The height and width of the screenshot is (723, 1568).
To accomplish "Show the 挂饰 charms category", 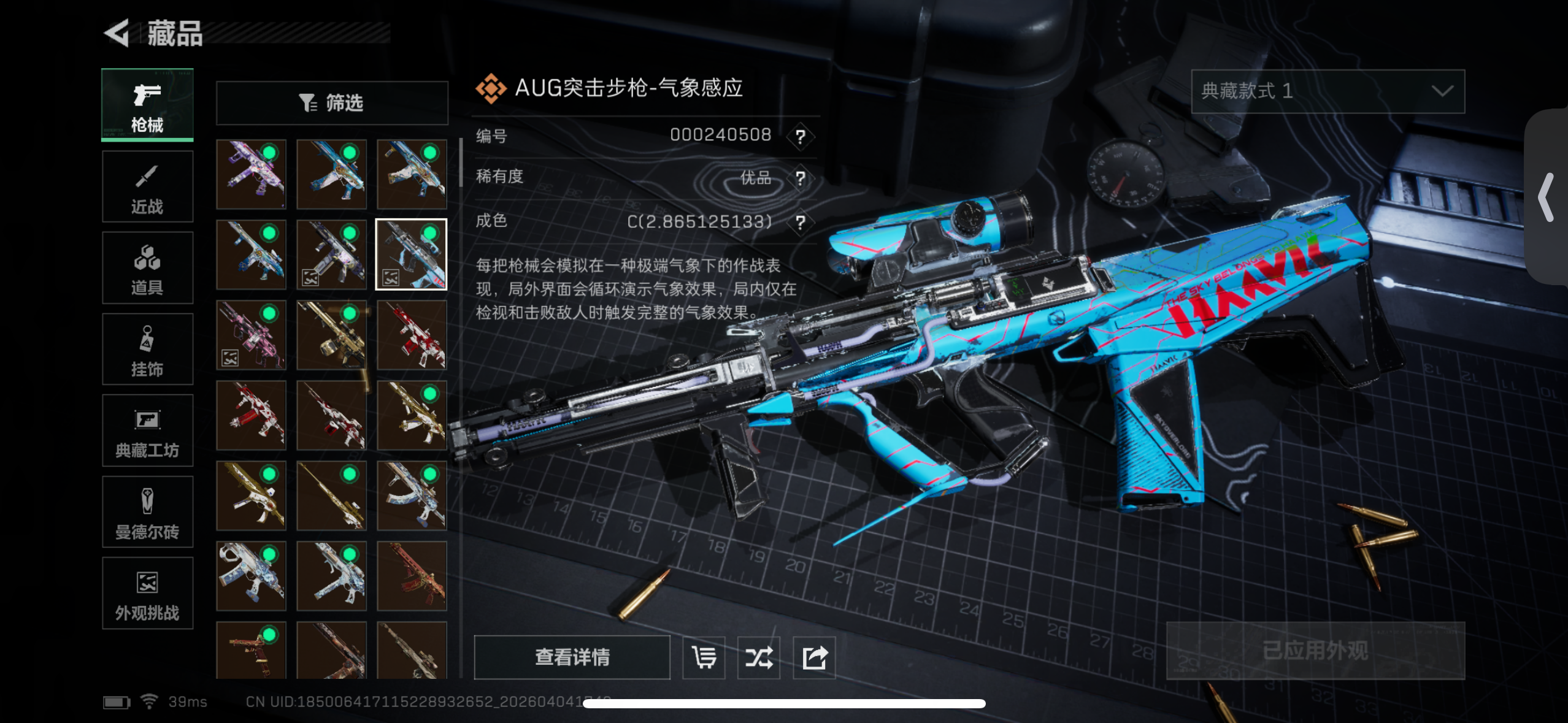I will [147, 350].
